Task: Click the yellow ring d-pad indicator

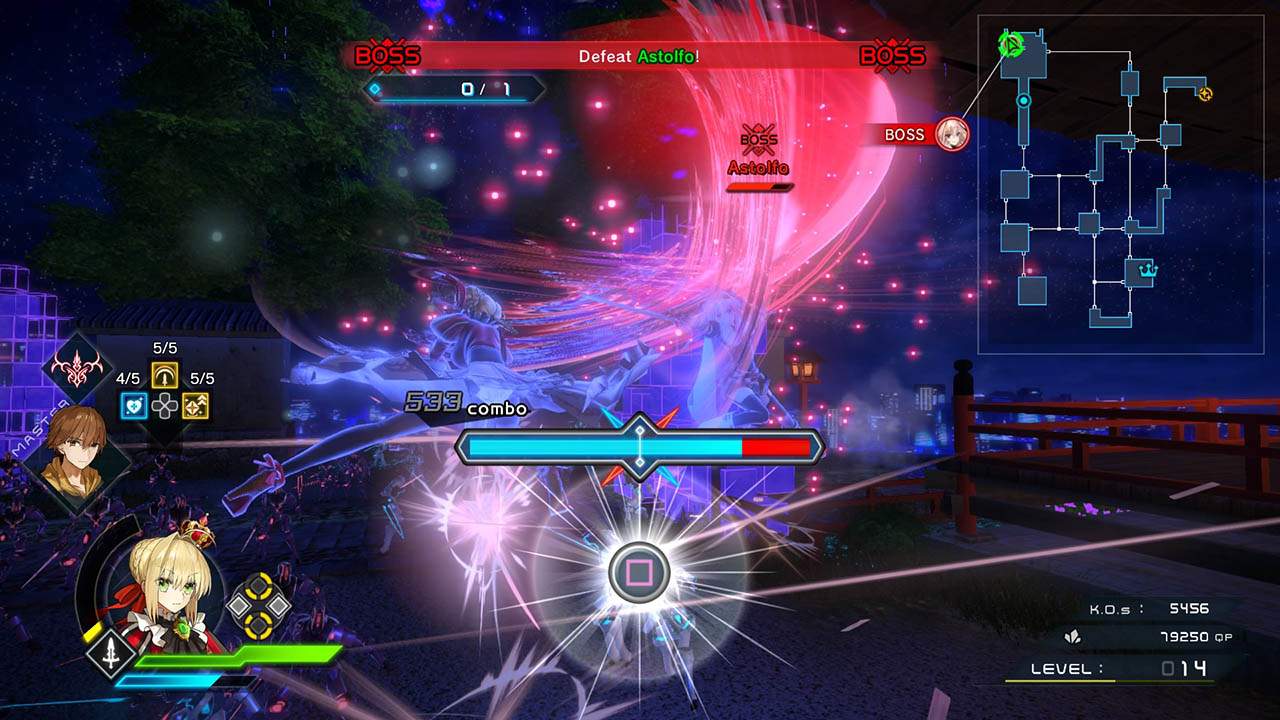Action: 258,605
